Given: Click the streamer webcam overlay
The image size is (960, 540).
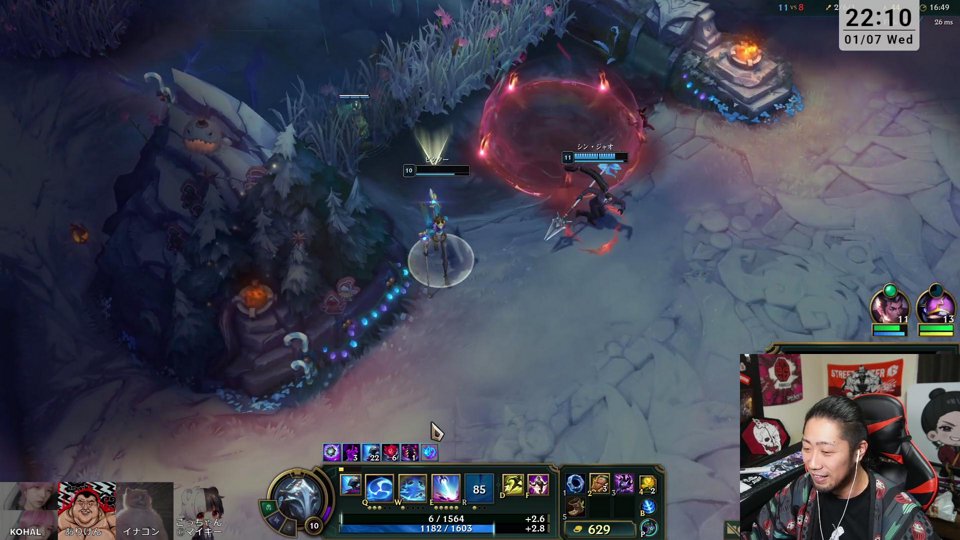Looking at the screenshot, I should click(849, 446).
